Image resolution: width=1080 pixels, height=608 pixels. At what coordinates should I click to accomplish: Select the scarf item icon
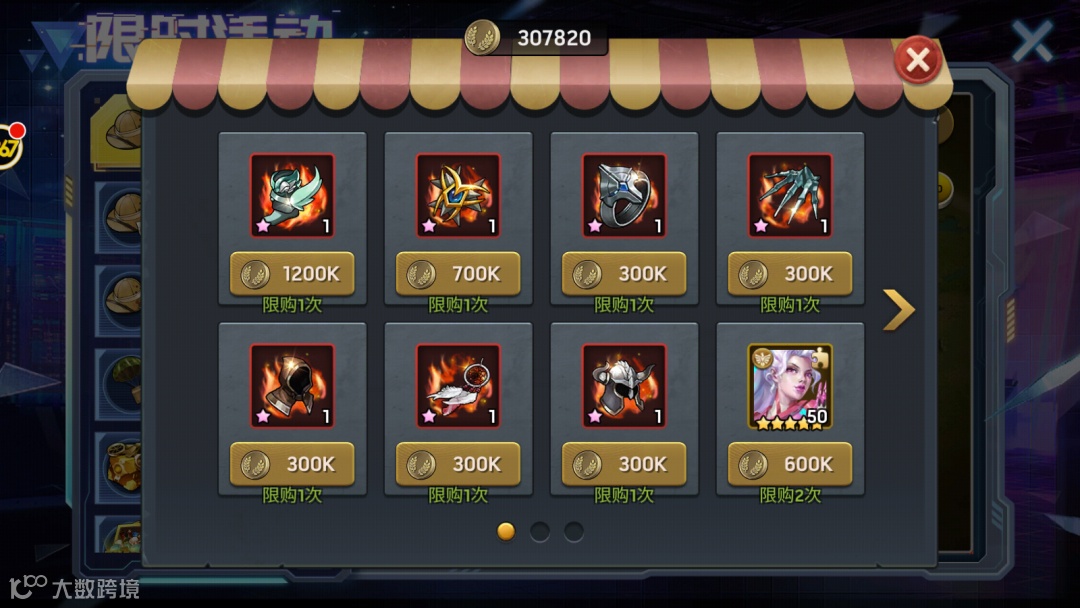click(292, 195)
